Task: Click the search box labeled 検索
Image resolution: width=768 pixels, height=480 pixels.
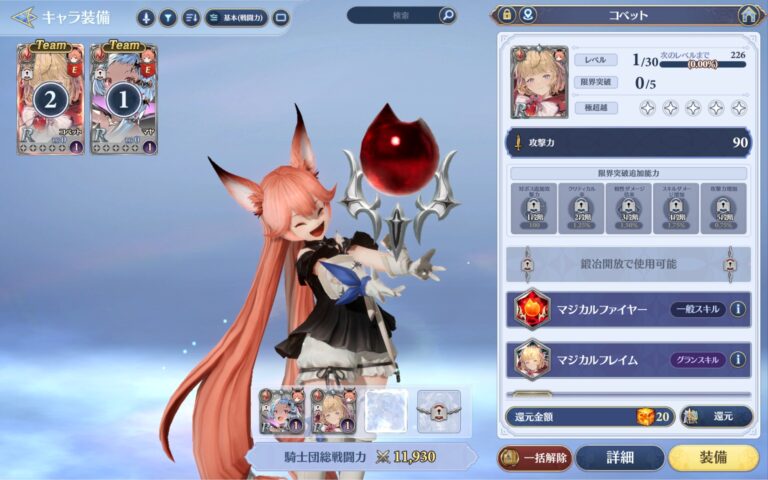Action: tap(392, 15)
